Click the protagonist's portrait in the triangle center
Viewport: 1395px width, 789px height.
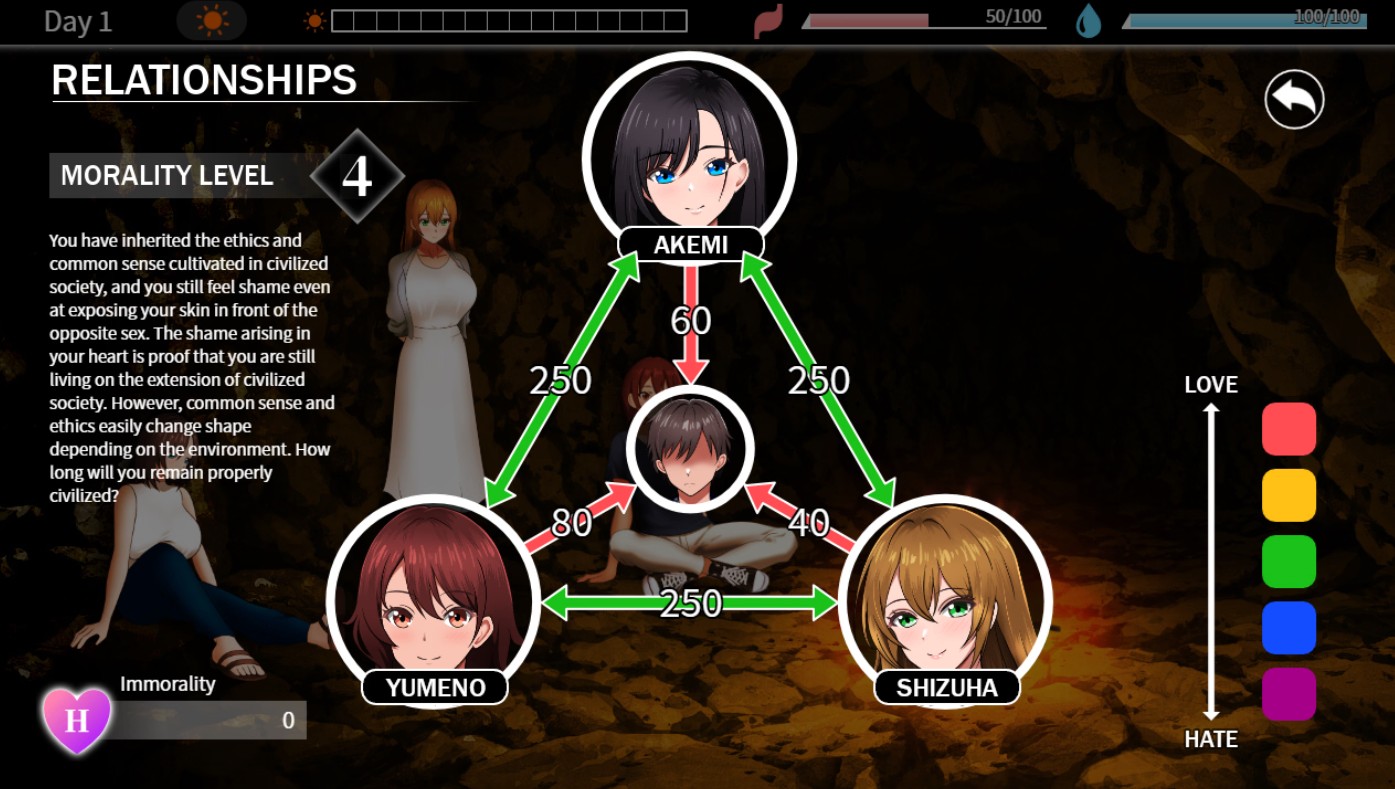(690, 450)
